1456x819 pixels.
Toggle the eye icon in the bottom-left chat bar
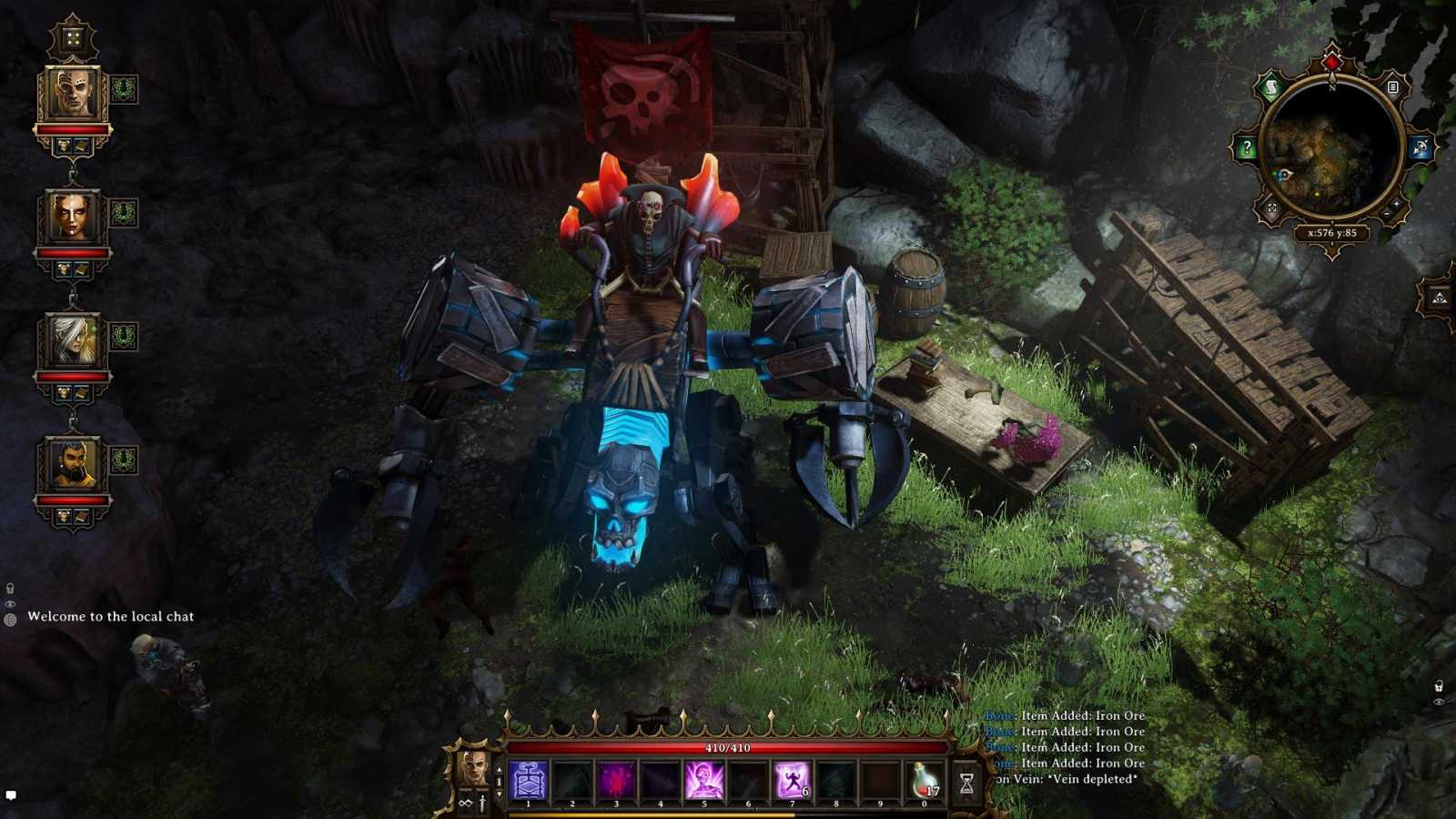coord(11,604)
